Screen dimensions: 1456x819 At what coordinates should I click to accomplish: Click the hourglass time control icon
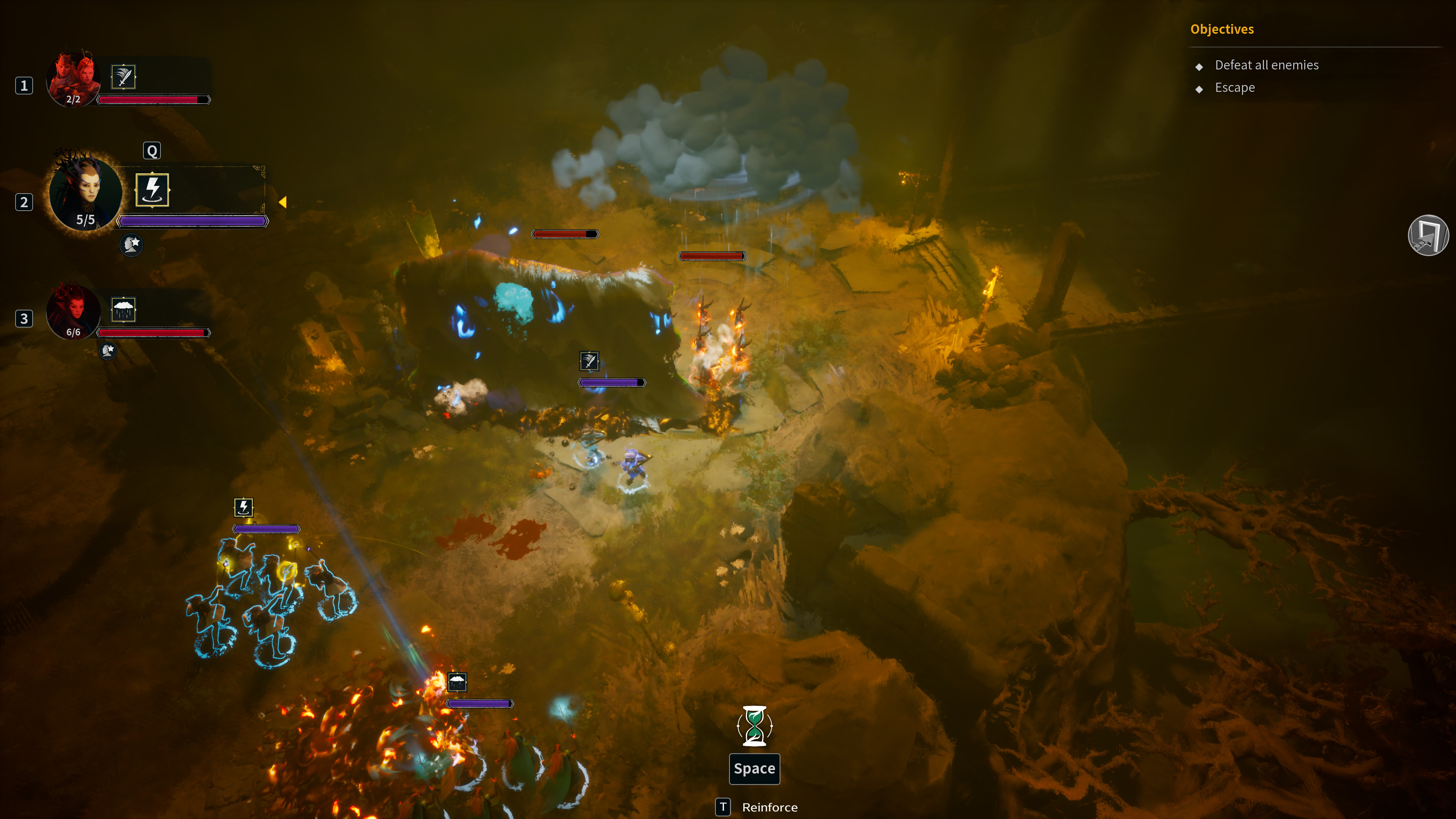click(755, 726)
